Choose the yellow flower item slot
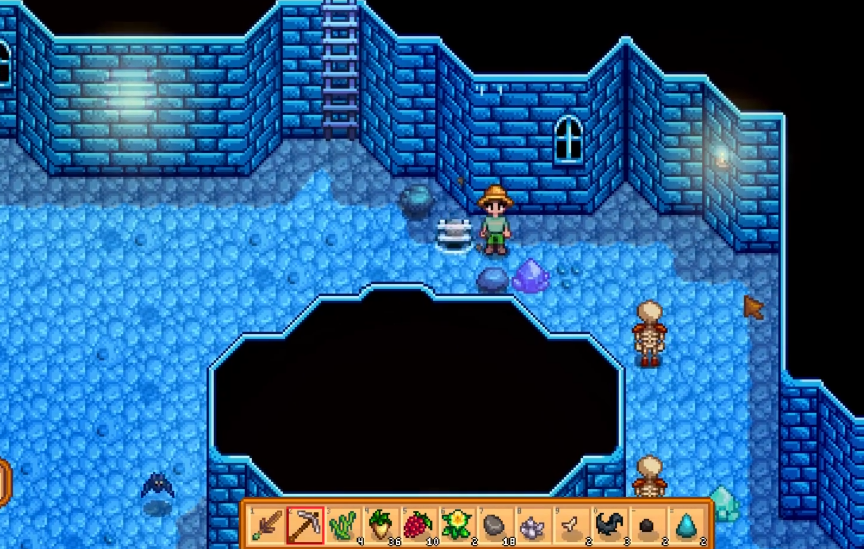Viewport: 864px width, 549px height. coord(456,524)
